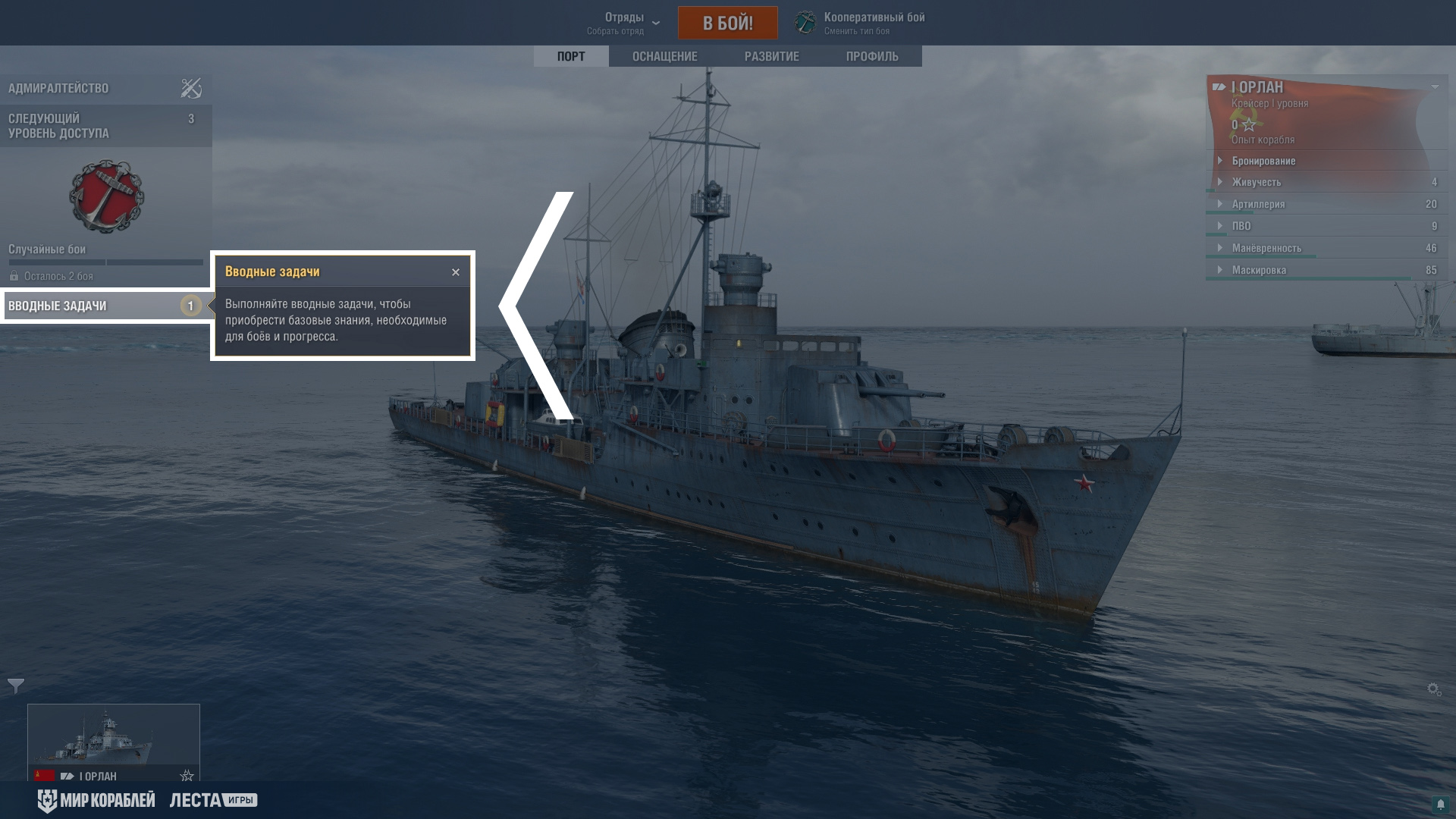Open the notifications bell
Viewport: 1456px width, 819px height.
pos(1440,804)
